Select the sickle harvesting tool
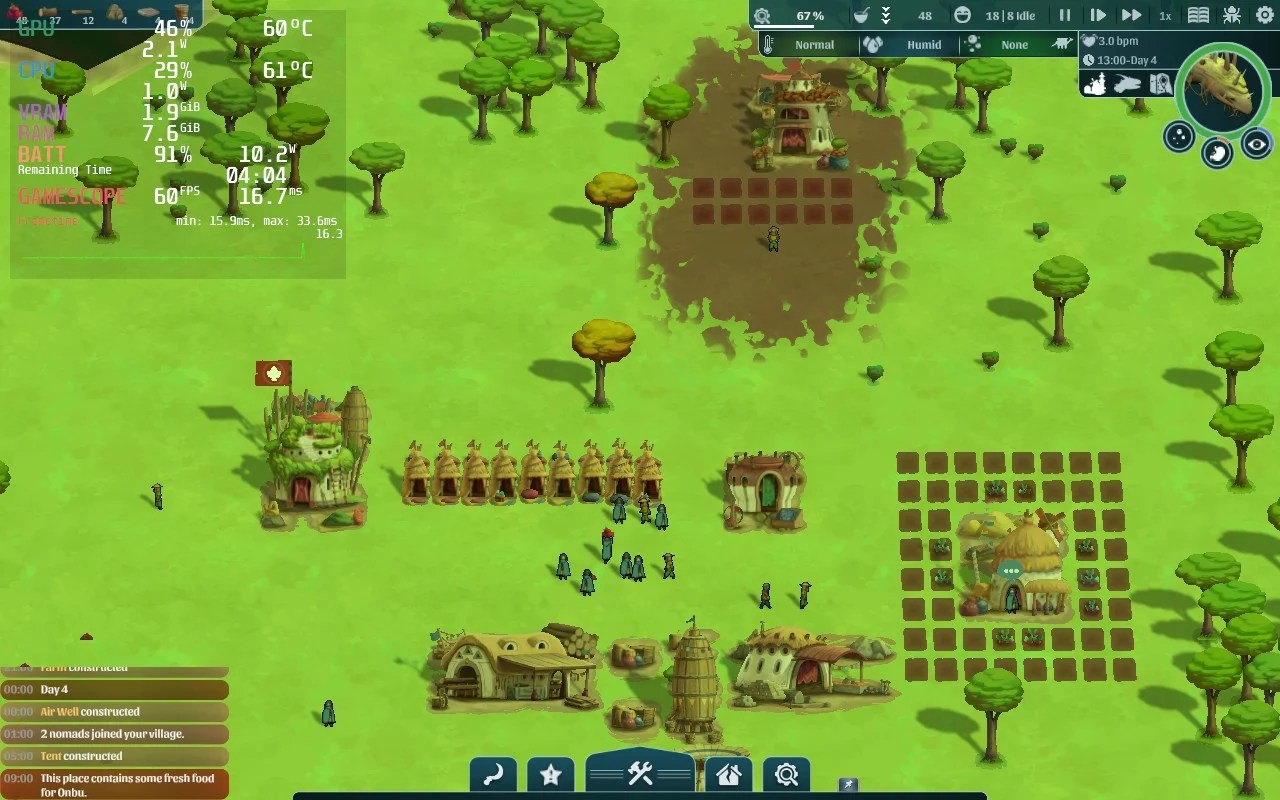The image size is (1280, 800). 493,772
